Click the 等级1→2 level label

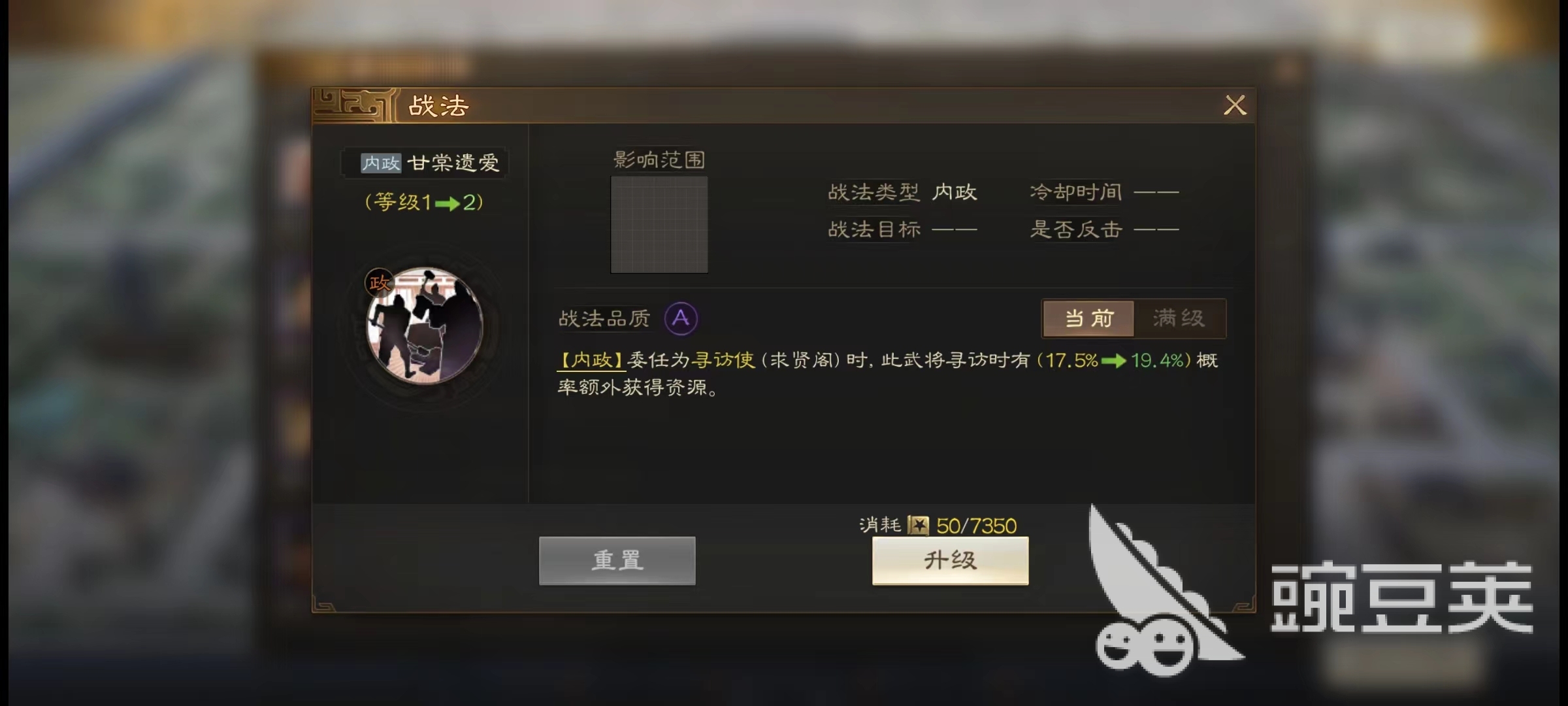[x=423, y=203]
